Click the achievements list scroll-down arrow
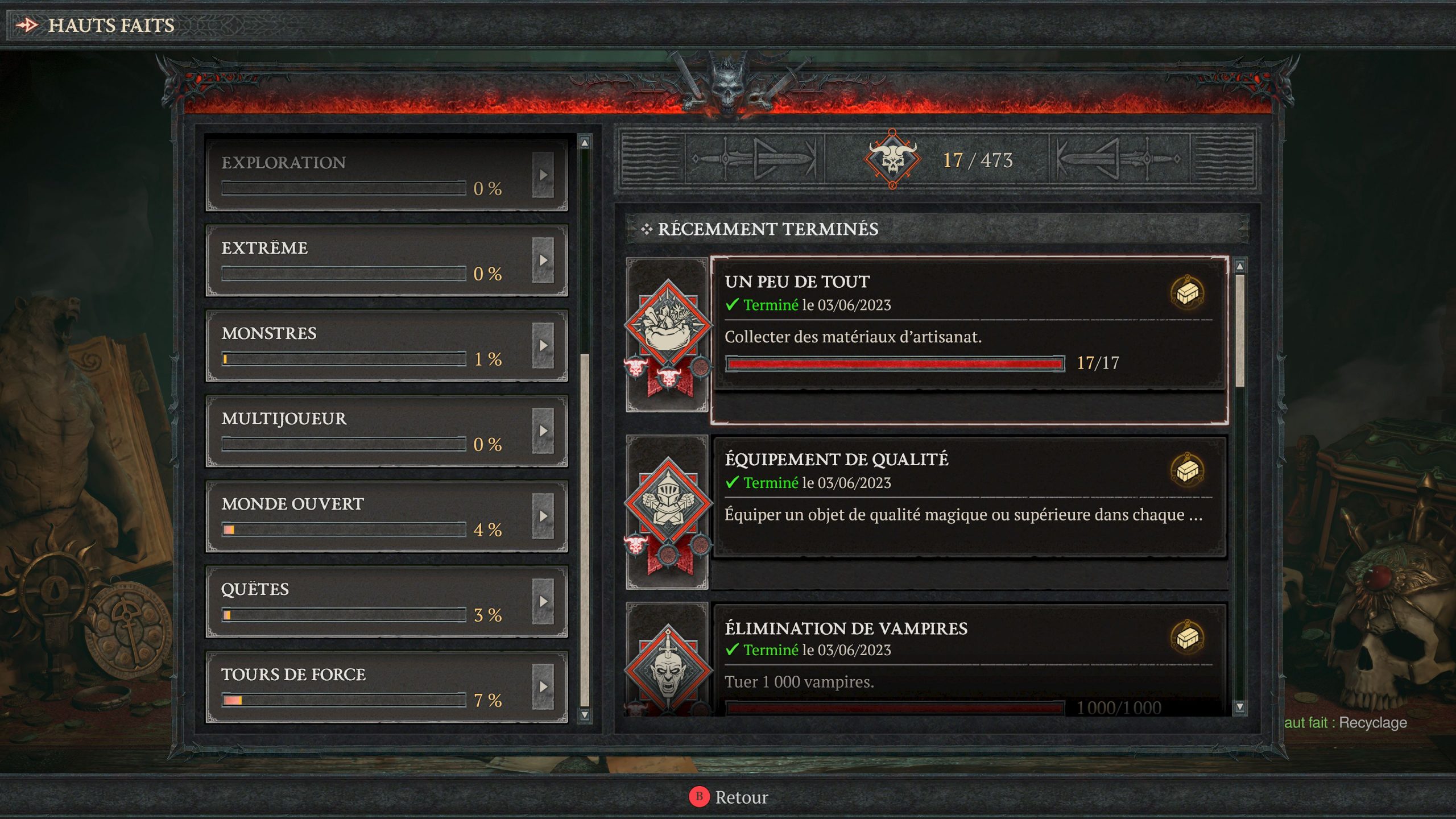The width and height of the screenshot is (1456, 819). point(1240,707)
